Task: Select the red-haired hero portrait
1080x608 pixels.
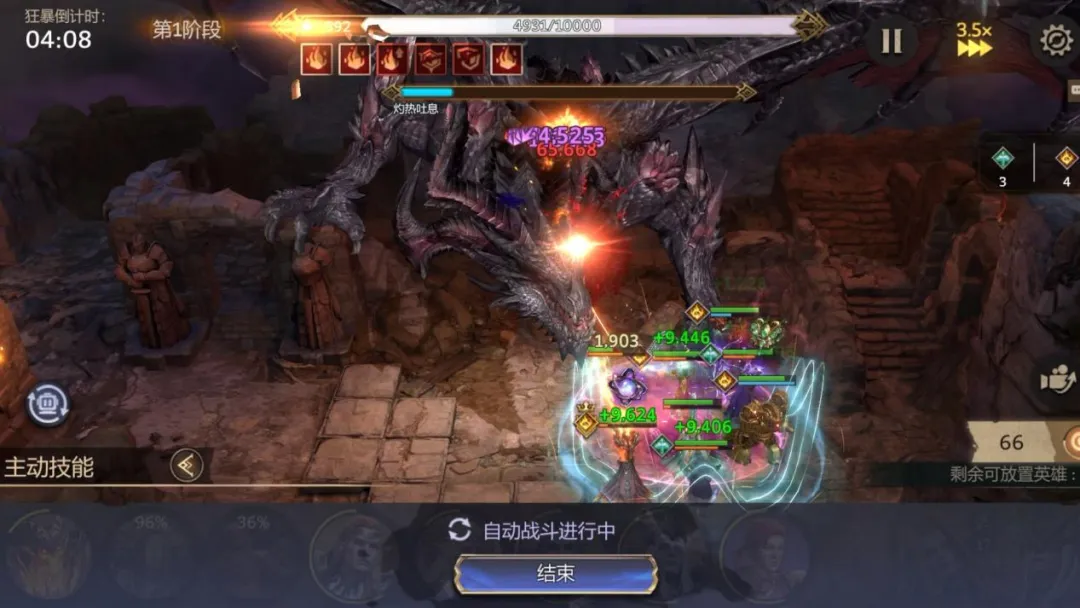Action: pyautogui.click(x=764, y=555)
